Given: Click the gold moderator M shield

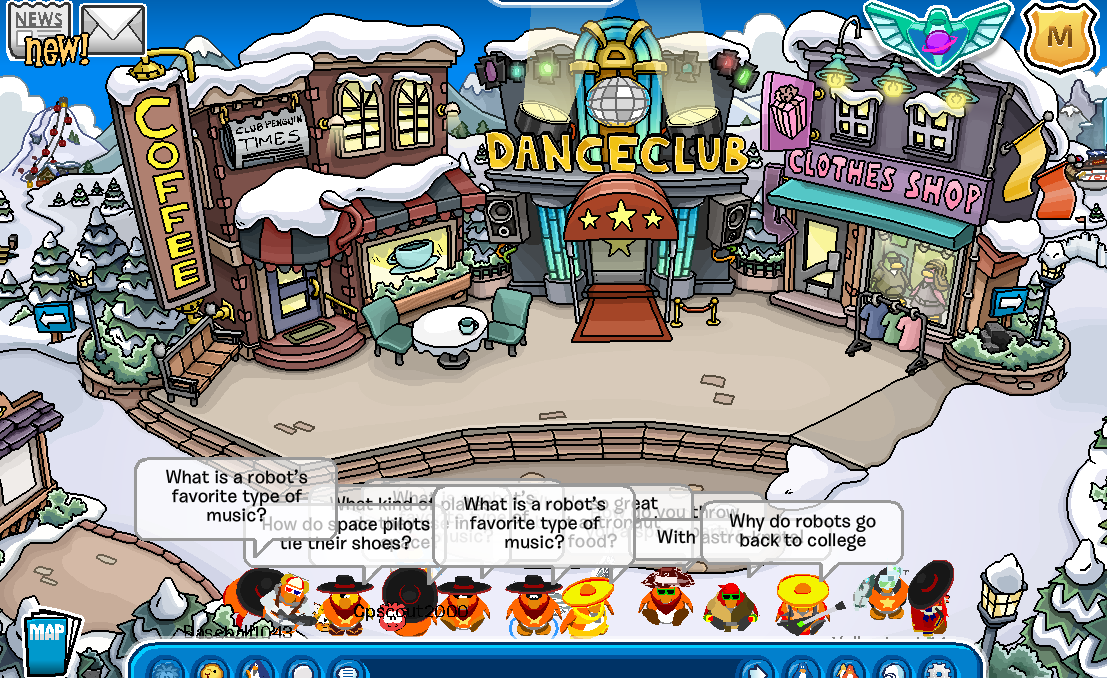Looking at the screenshot, I should click(1060, 37).
